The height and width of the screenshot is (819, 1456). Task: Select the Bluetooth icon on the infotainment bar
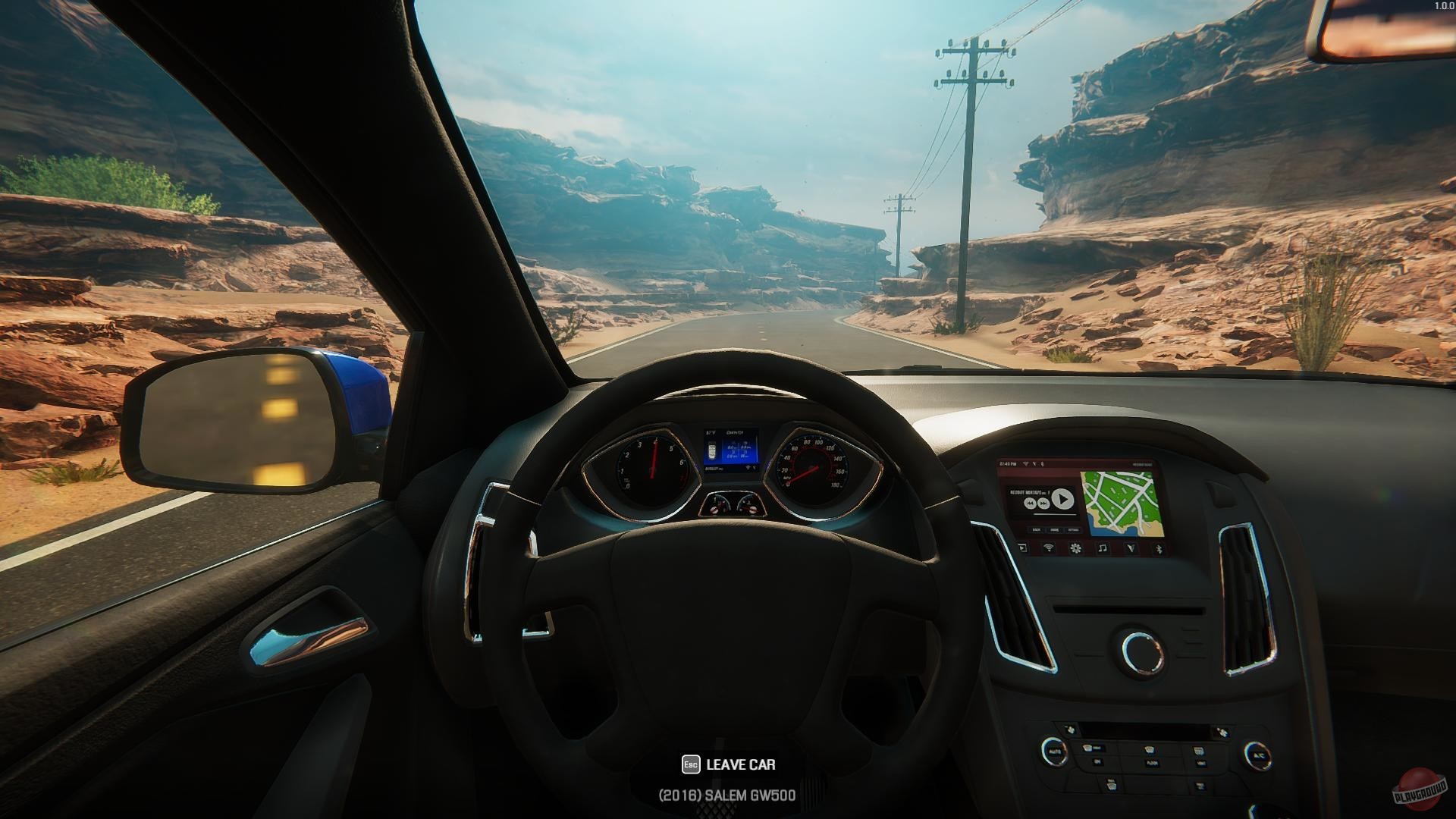(x=1159, y=548)
